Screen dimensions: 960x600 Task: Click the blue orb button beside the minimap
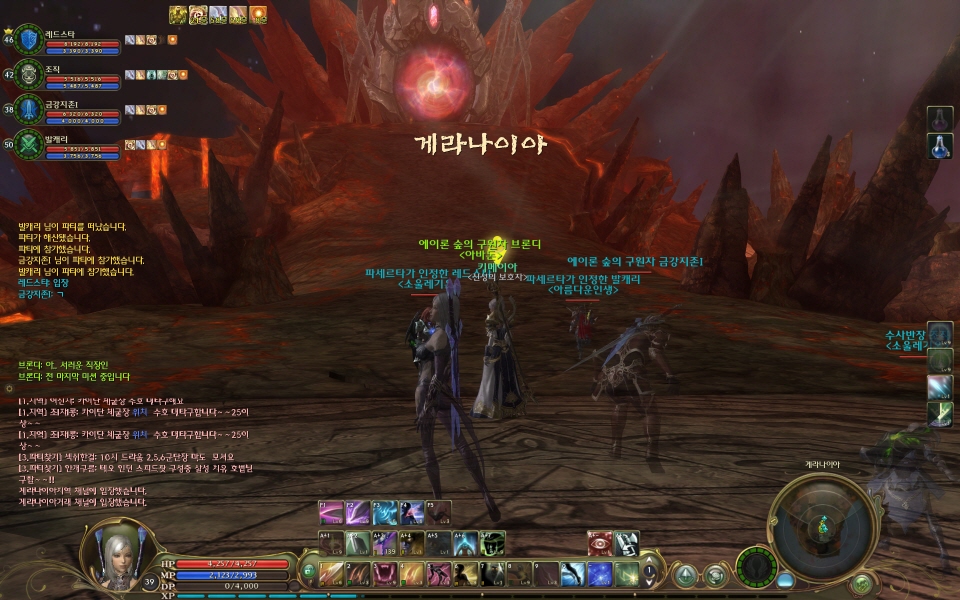click(x=785, y=579)
